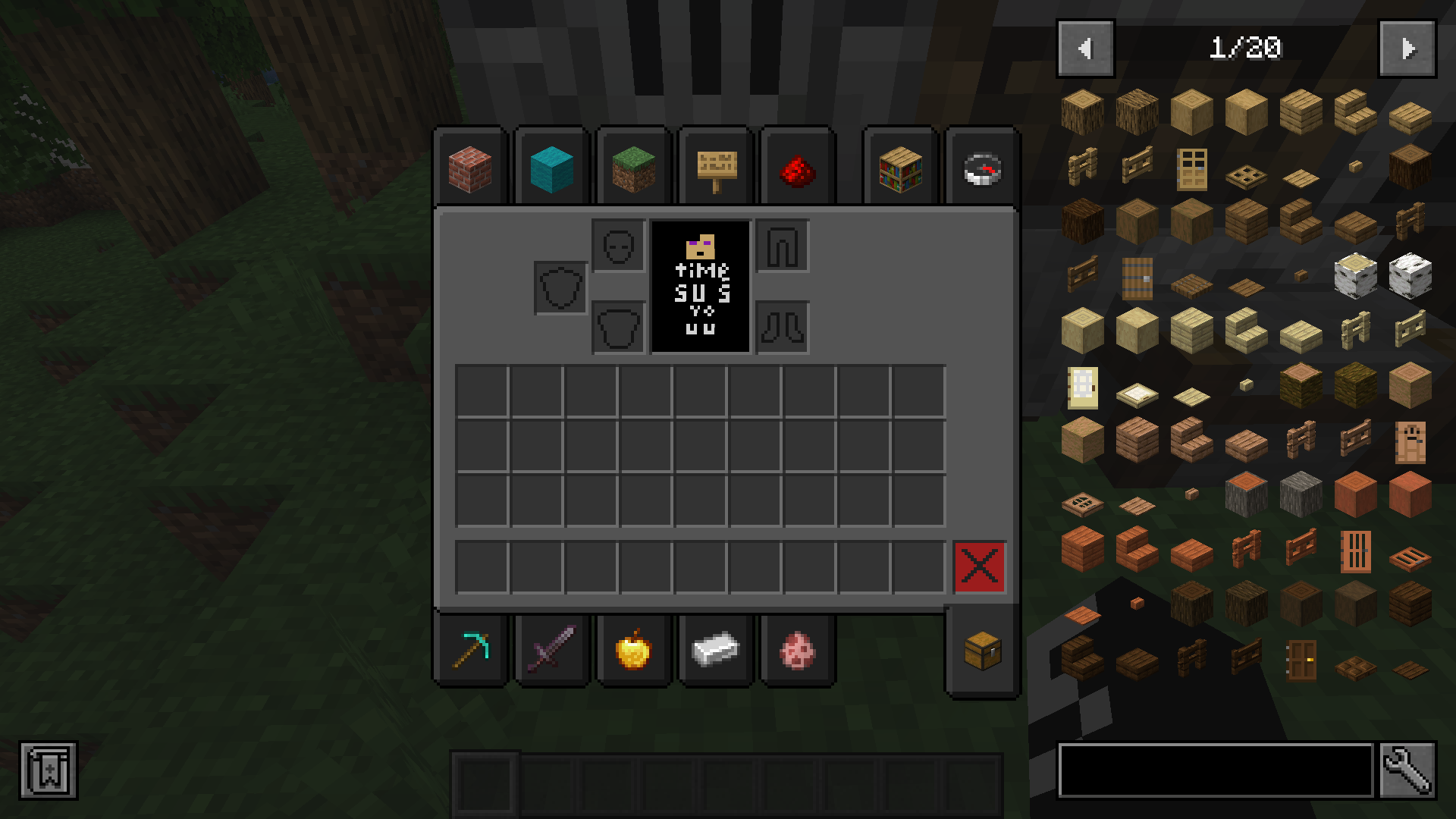The height and width of the screenshot is (819, 1456).
Task: Switch to the brick Building Blocks tab
Action: click(470, 168)
